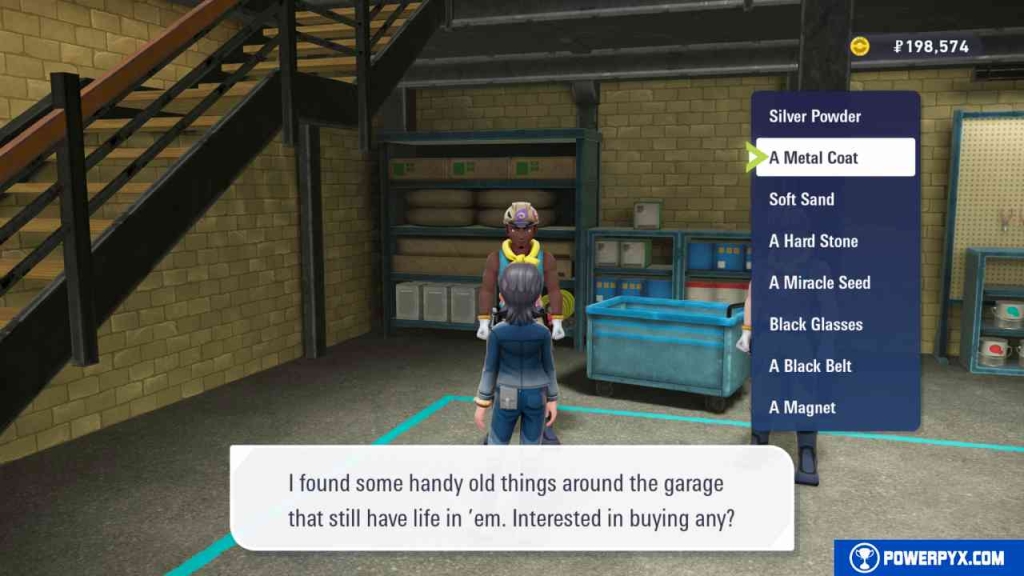The height and width of the screenshot is (576, 1024).
Task: Open the PowerPyx.com watermark link
Action: pyautogui.click(x=928, y=558)
